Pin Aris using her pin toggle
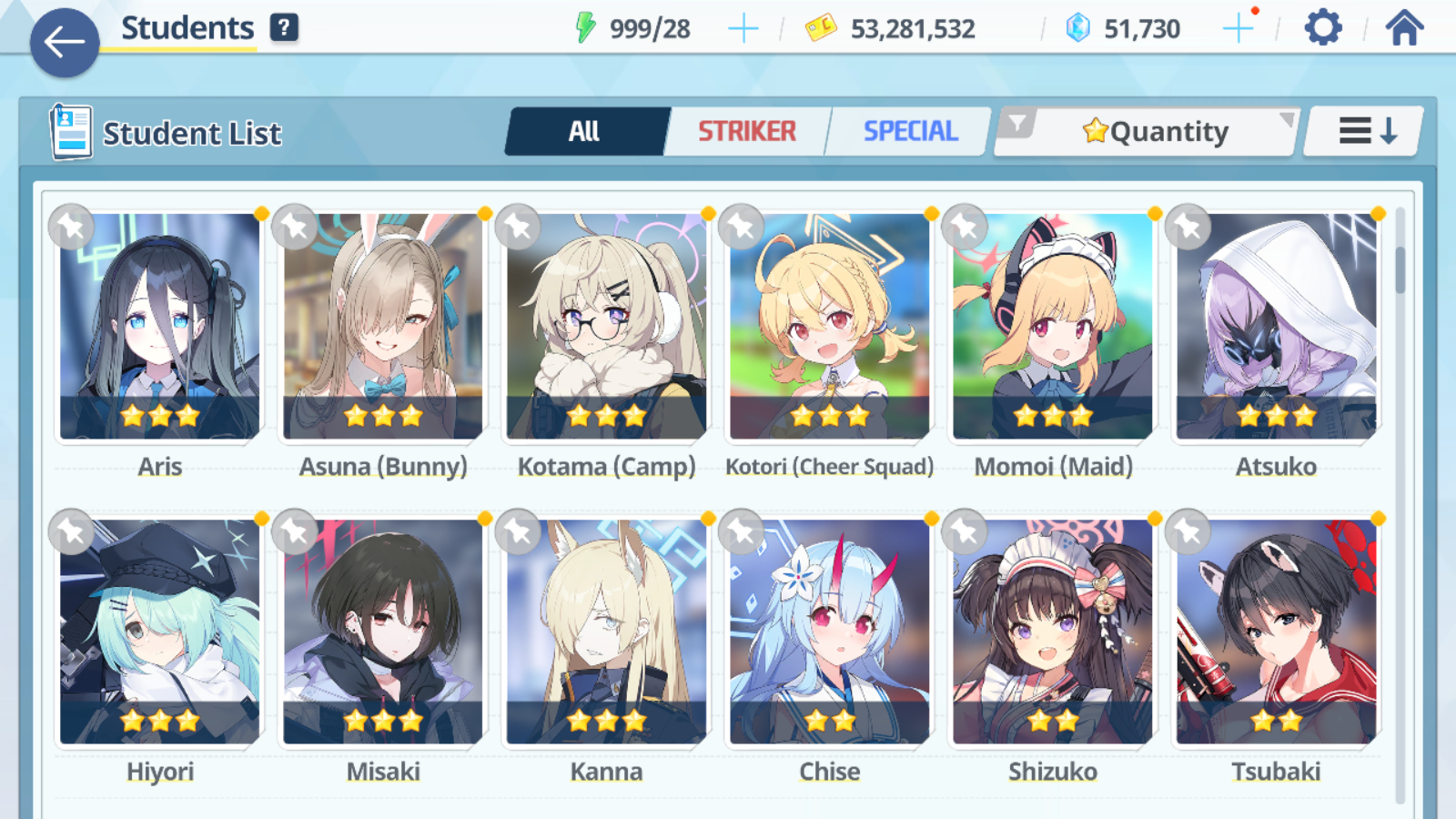This screenshot has width=1456, height=819. pyautogui.click(x=70, y=227)
